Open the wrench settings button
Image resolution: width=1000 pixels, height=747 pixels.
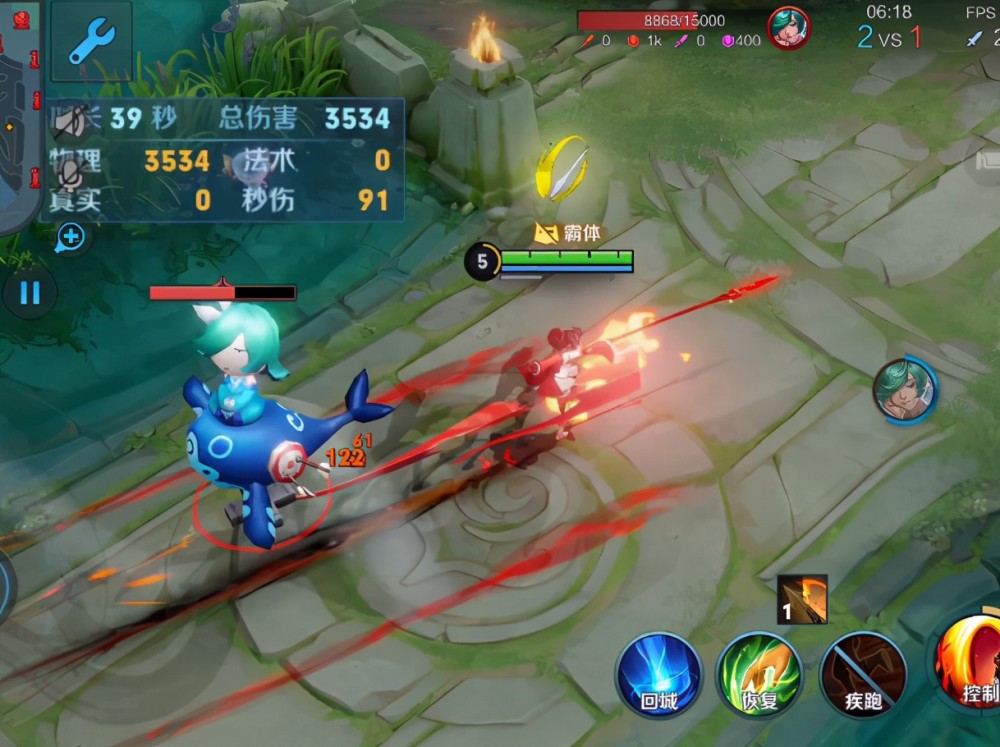[91, 41]
